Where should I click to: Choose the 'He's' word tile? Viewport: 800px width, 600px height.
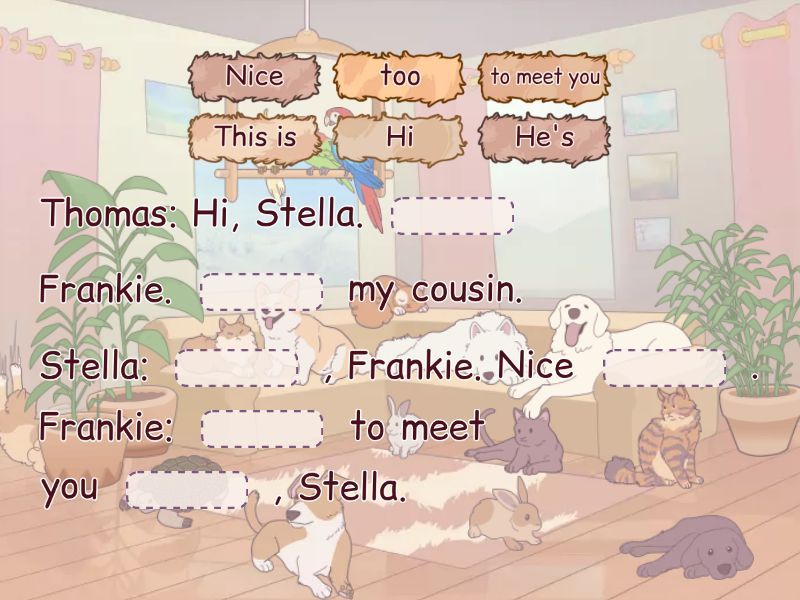[x=545, y=137]
